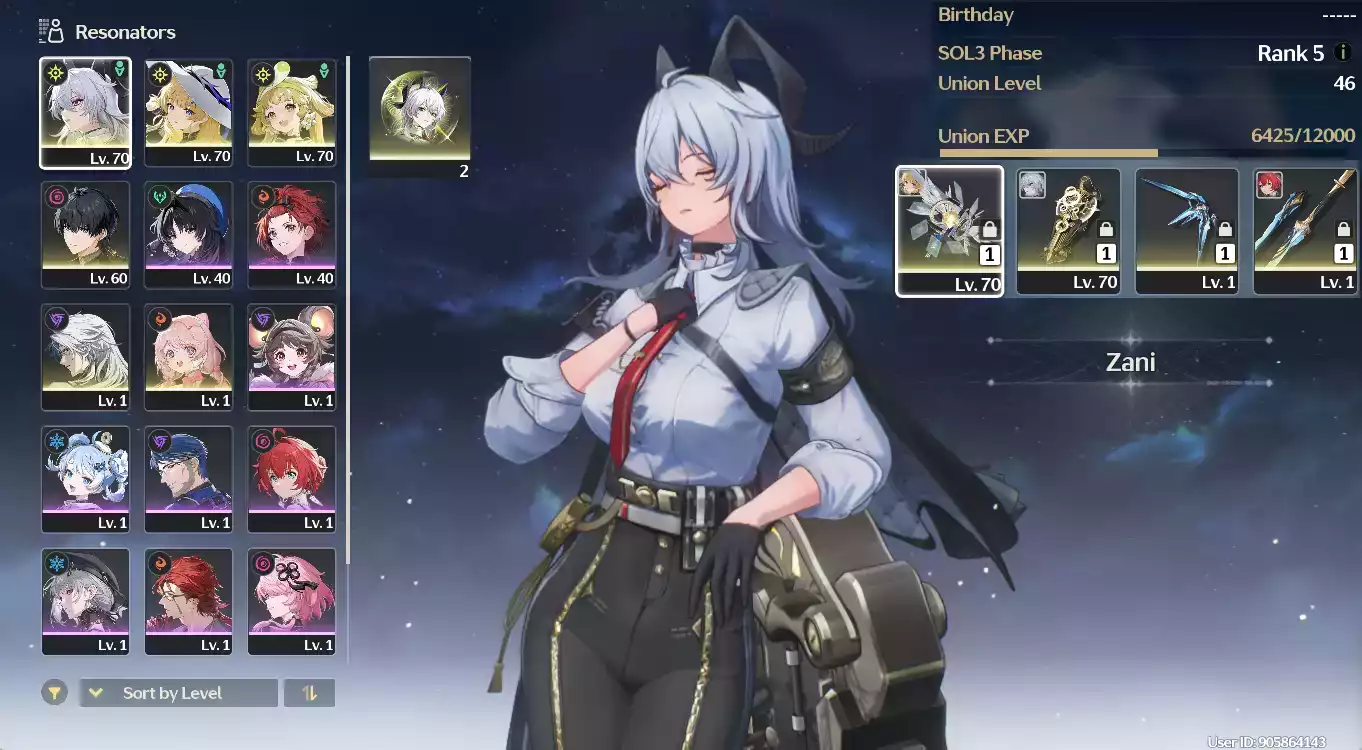This screenshot has height=750, width=1362.
Task: Select the Lv. 70 gauntlet weapon
Action: click(x=949, y=231)
